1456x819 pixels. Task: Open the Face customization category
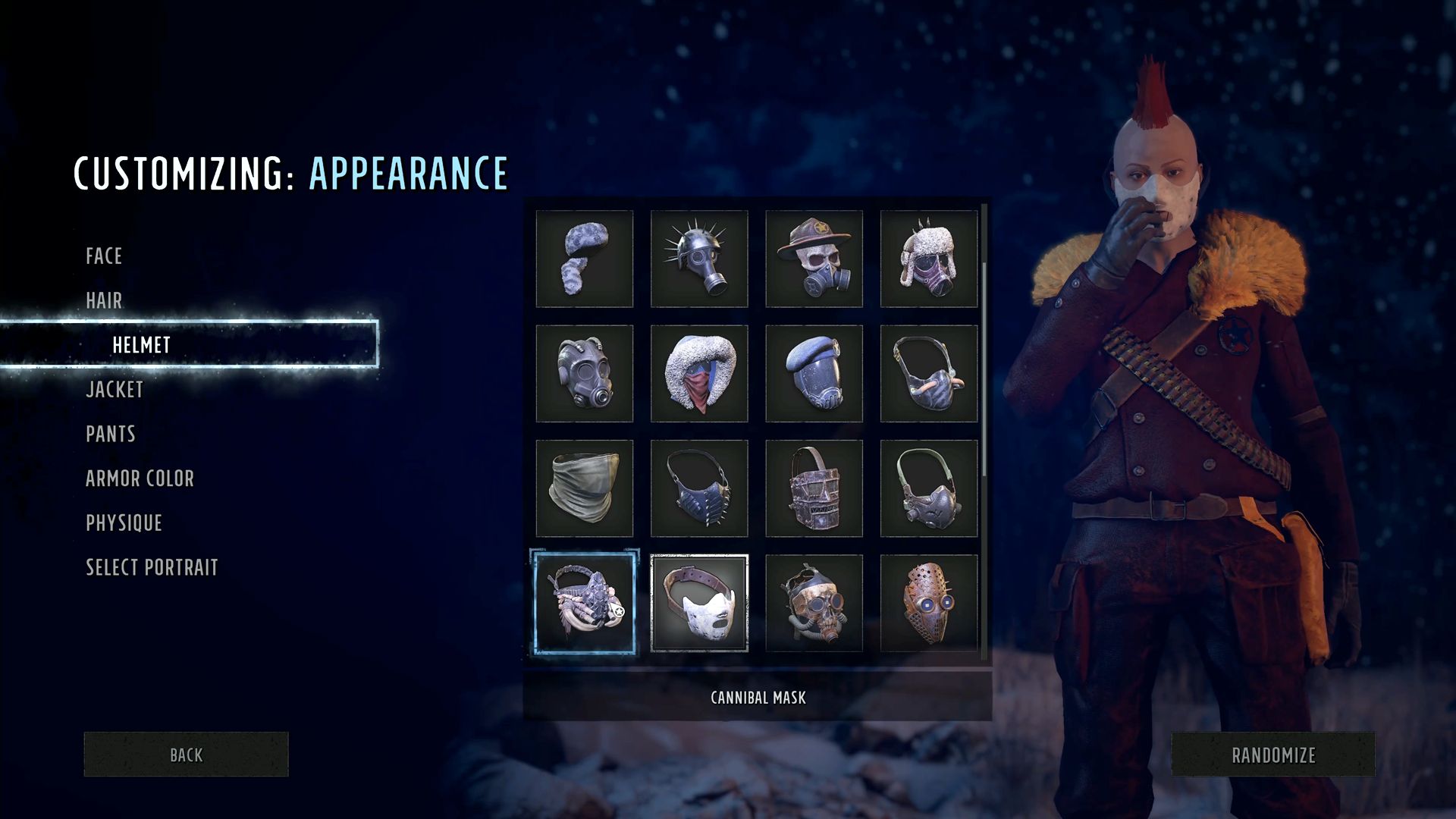click(104, 256)
